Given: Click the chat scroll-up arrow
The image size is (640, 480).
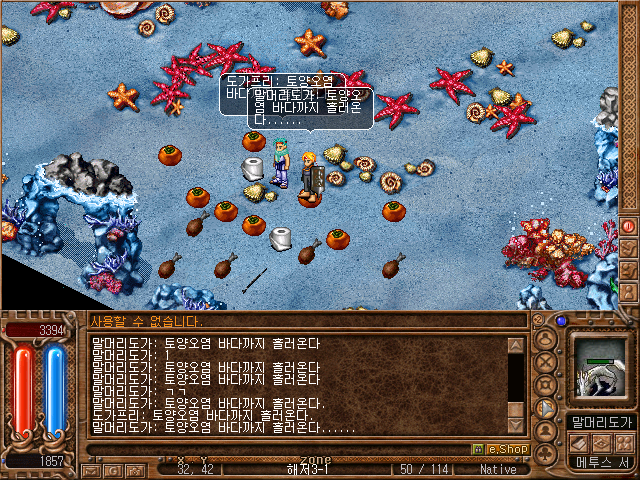Looking at the screenshot, I should click(515, 345).
